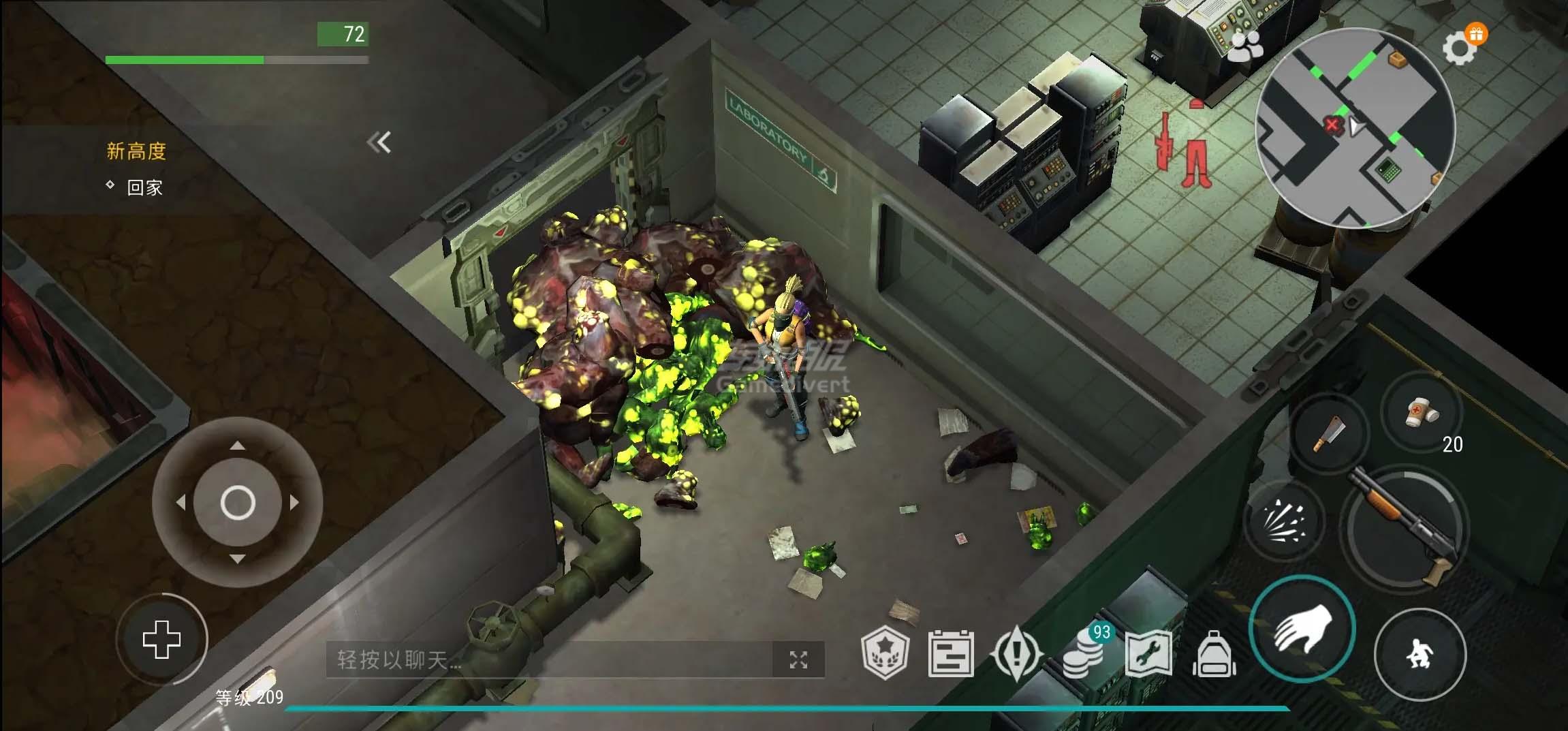
Task: Expand the chat window to fullscreen
Action: [798, 659]
